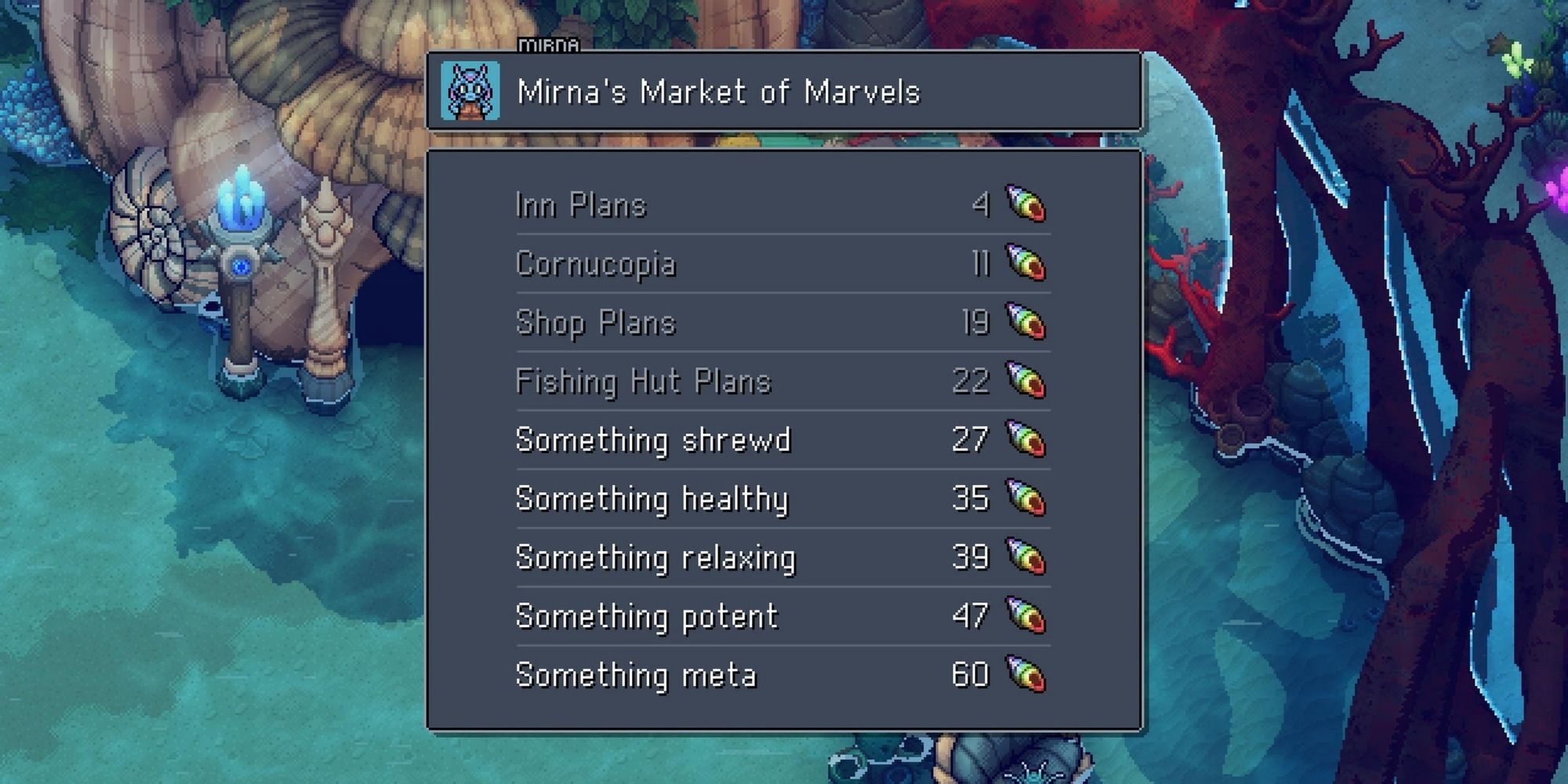Screen dimensions: 1568x784
Task: Click the conch icon next to Fishing Hut Plans
Action: (x=1027, y=382)
